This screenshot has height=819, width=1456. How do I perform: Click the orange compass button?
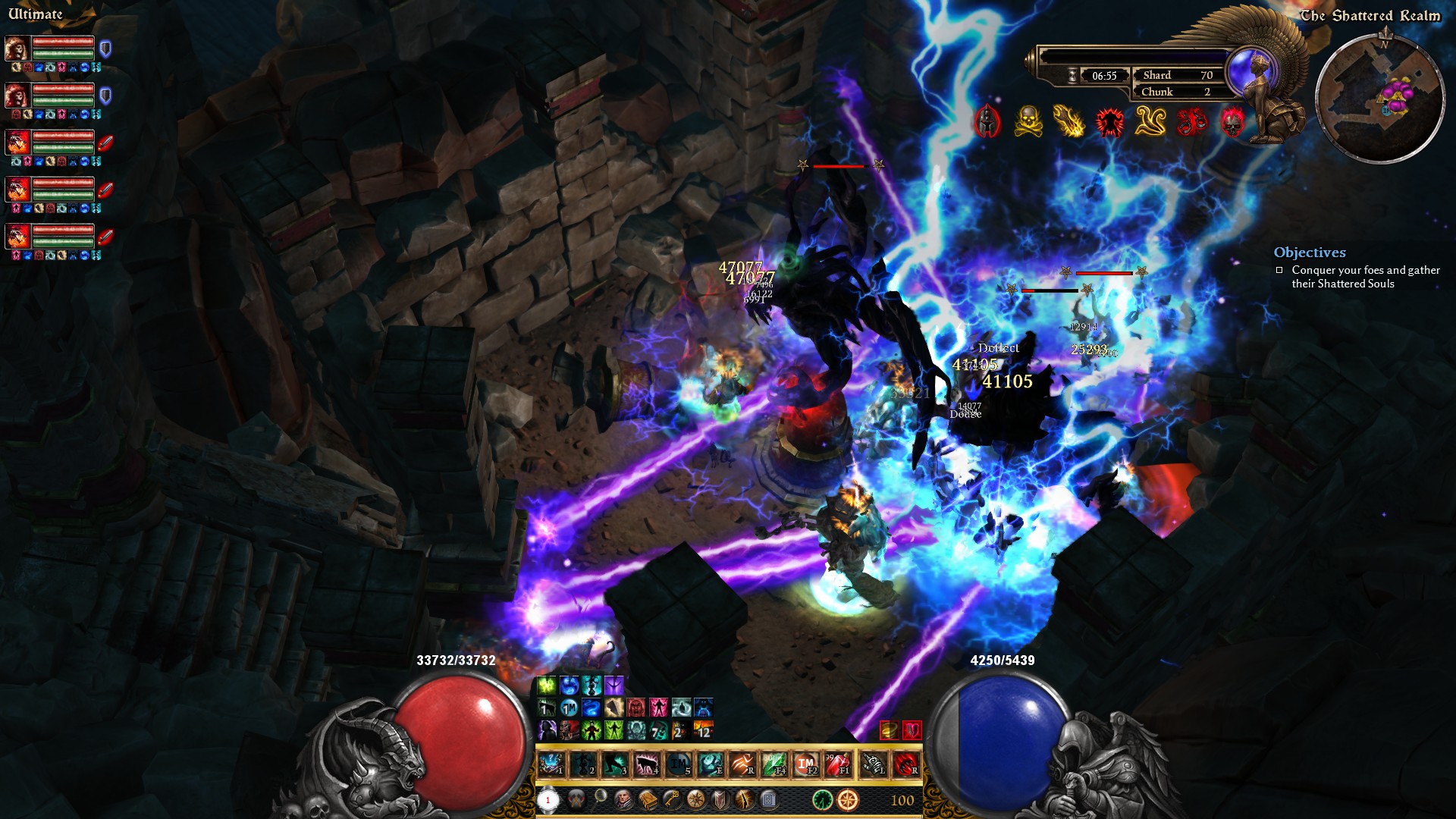pos(848,799)
